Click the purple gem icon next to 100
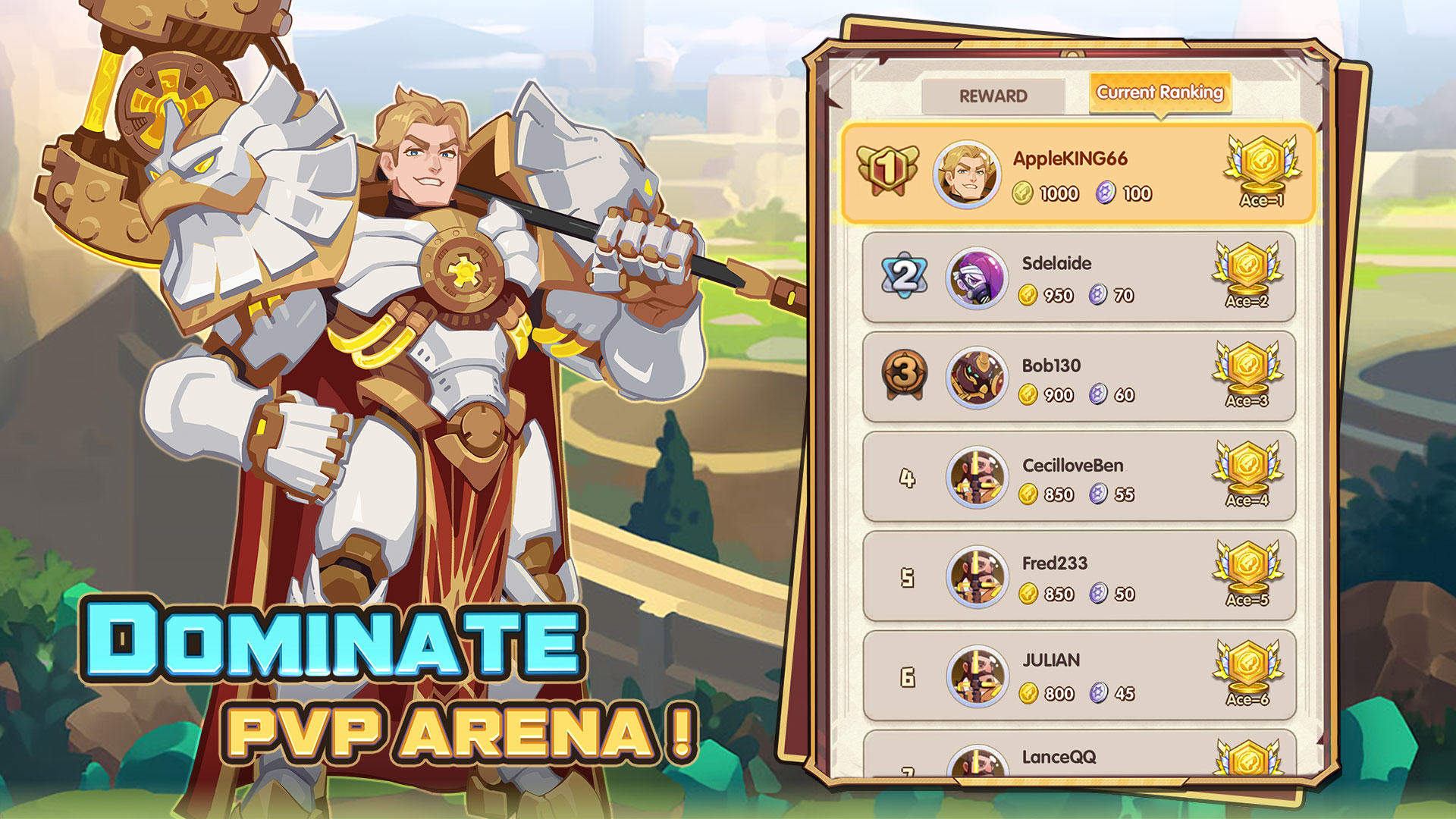 point(1106,193)
